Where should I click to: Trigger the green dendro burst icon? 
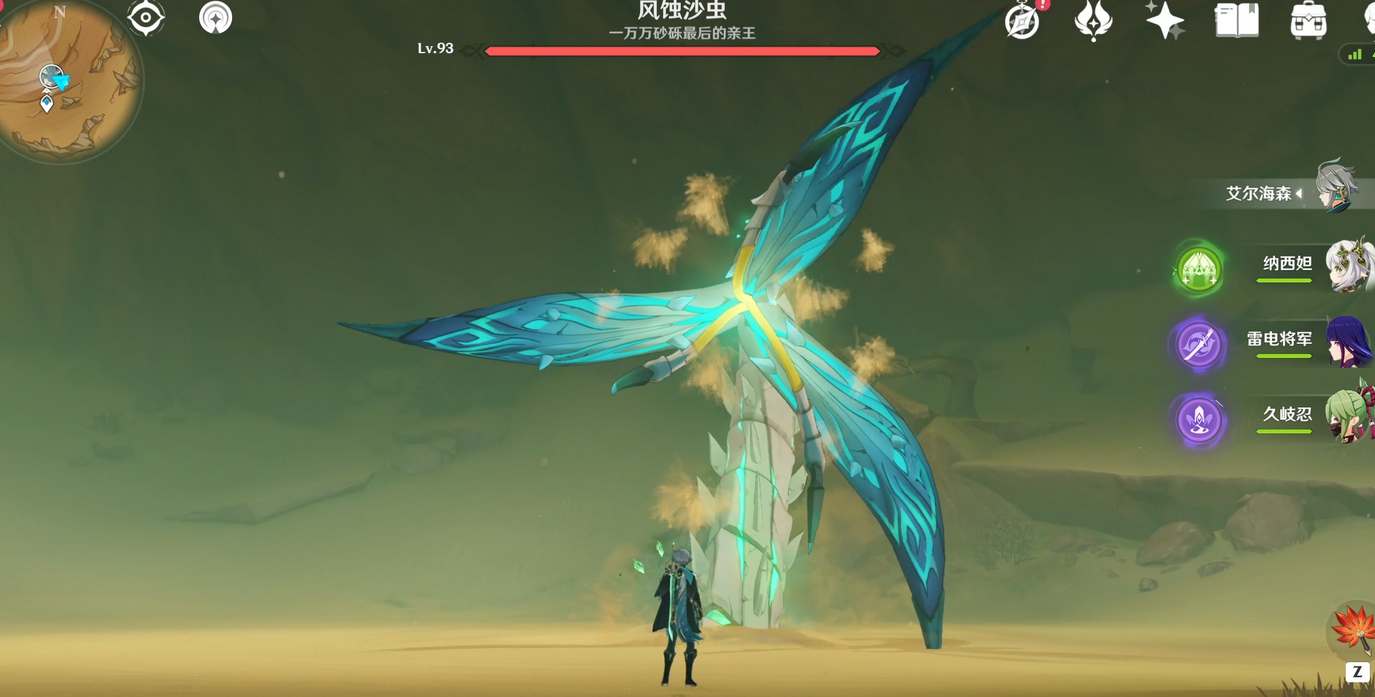(x=1197, y=268)
